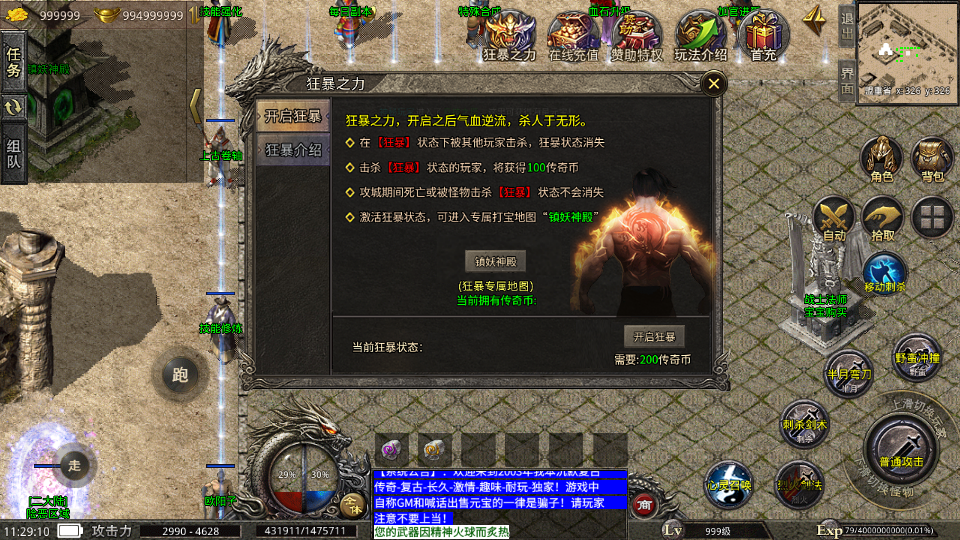The height and width of the screenshot is (540, 960).
Task: Close the 狂暴之力 dialog window
Action: pos(713,84)
